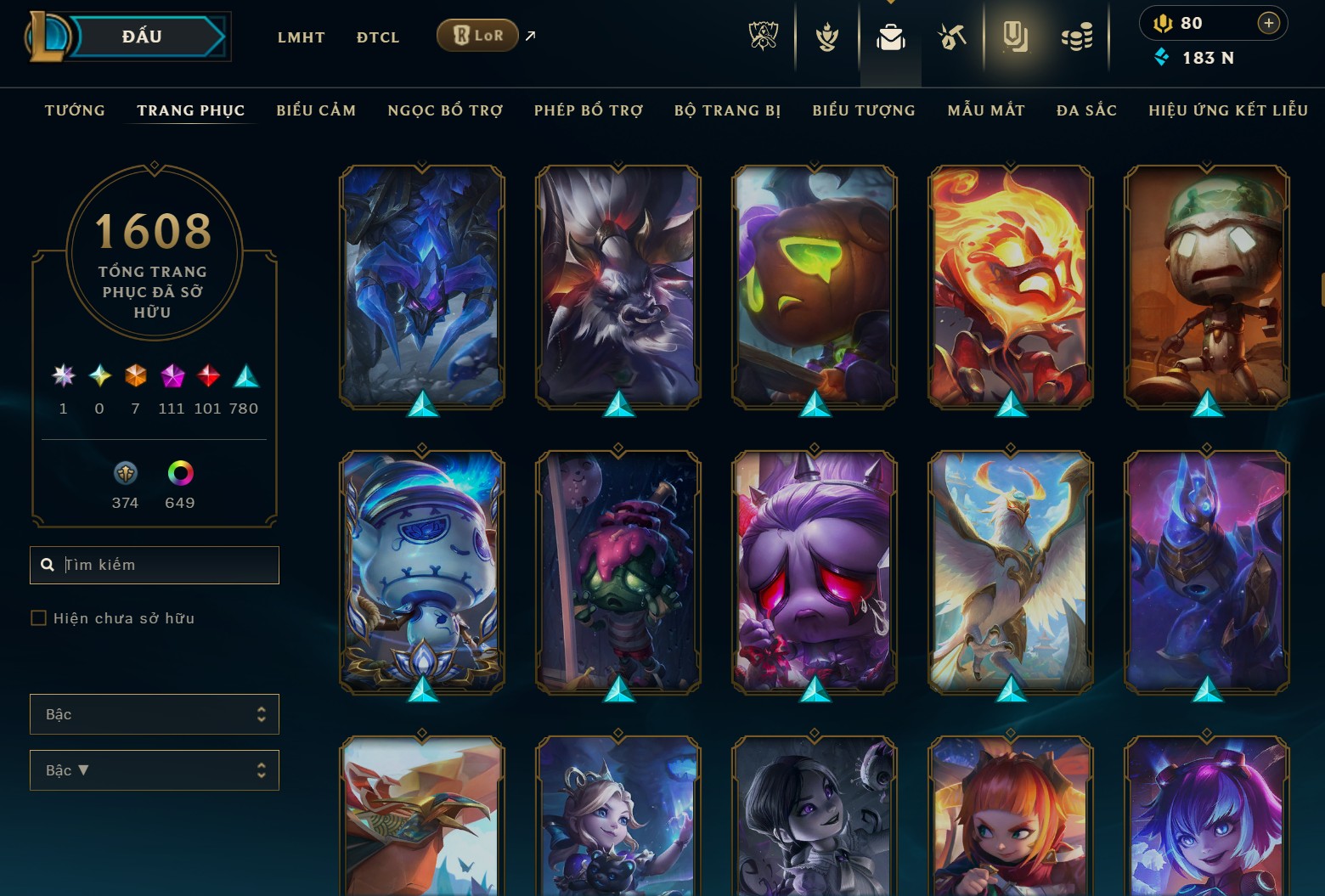Switch to the MẪU MẮT tab
Image resolution: width=1325 pixels, height=896 pixels.
click(986, 110)
